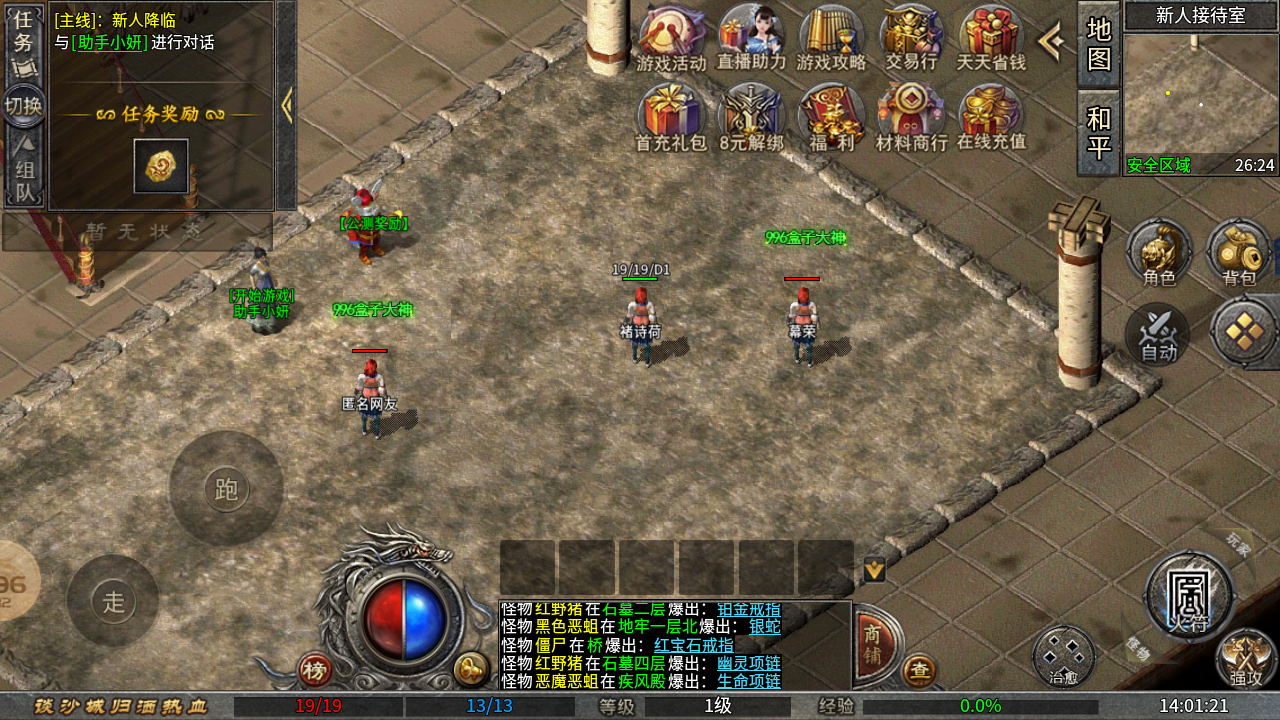The width and height of the screenshot is (1280, 720).
Task: Open the 背包 backpack
Action: [1239, 253]
